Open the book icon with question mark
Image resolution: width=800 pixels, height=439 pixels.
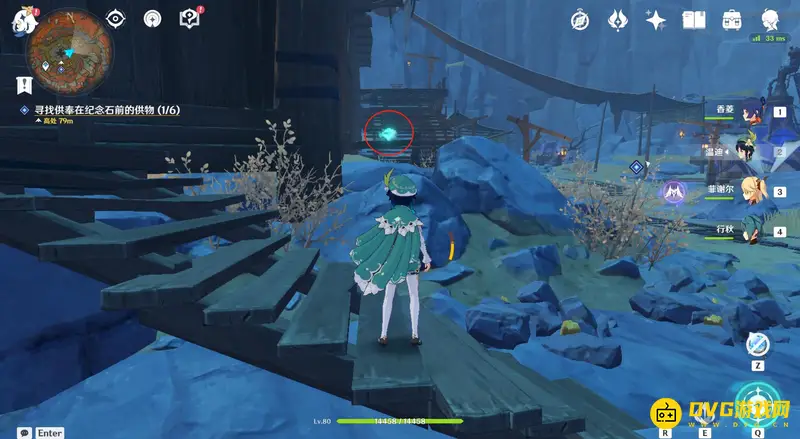[x=189, y=19]
